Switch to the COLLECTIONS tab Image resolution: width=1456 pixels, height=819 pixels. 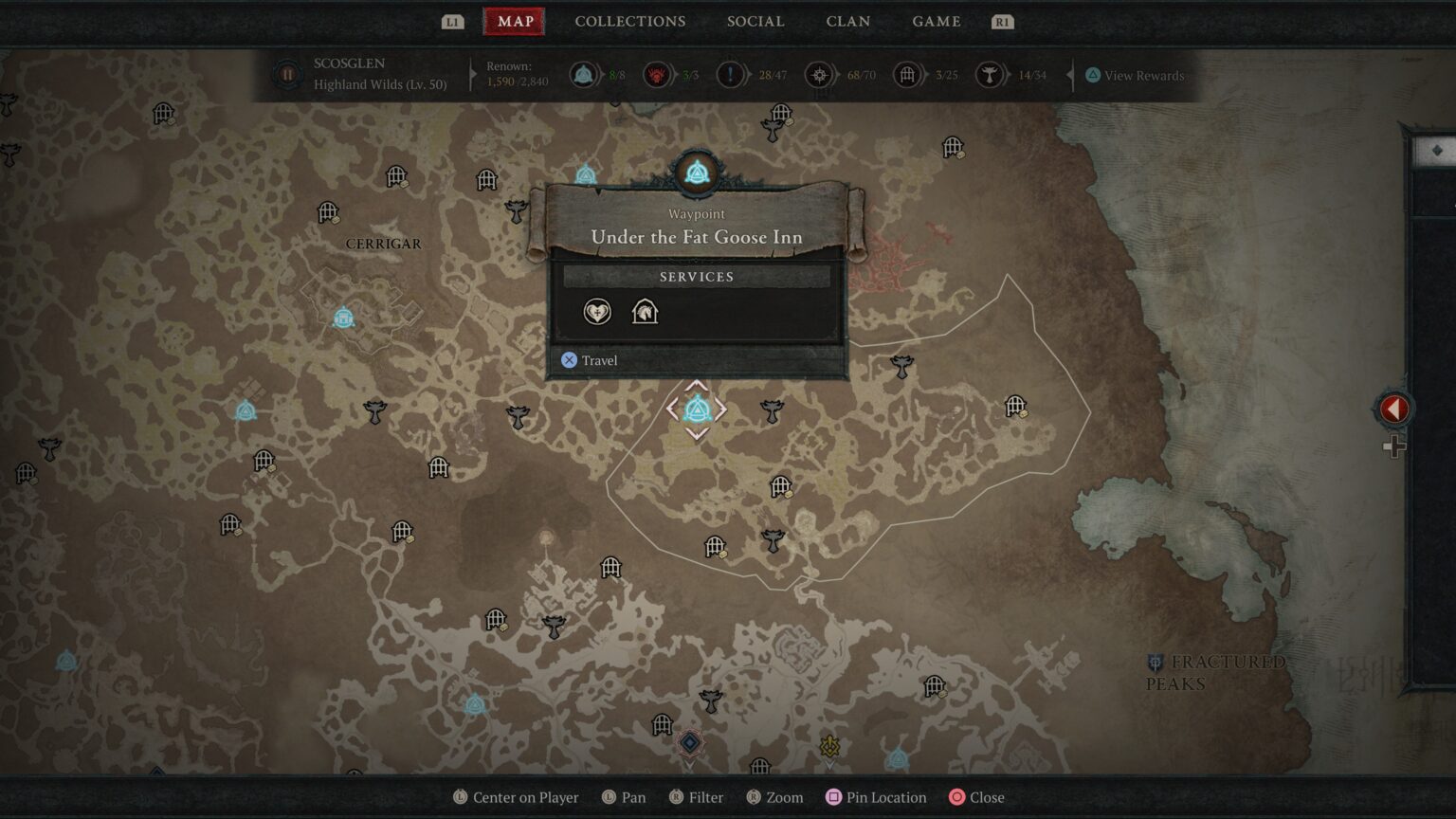pos(629,21)
